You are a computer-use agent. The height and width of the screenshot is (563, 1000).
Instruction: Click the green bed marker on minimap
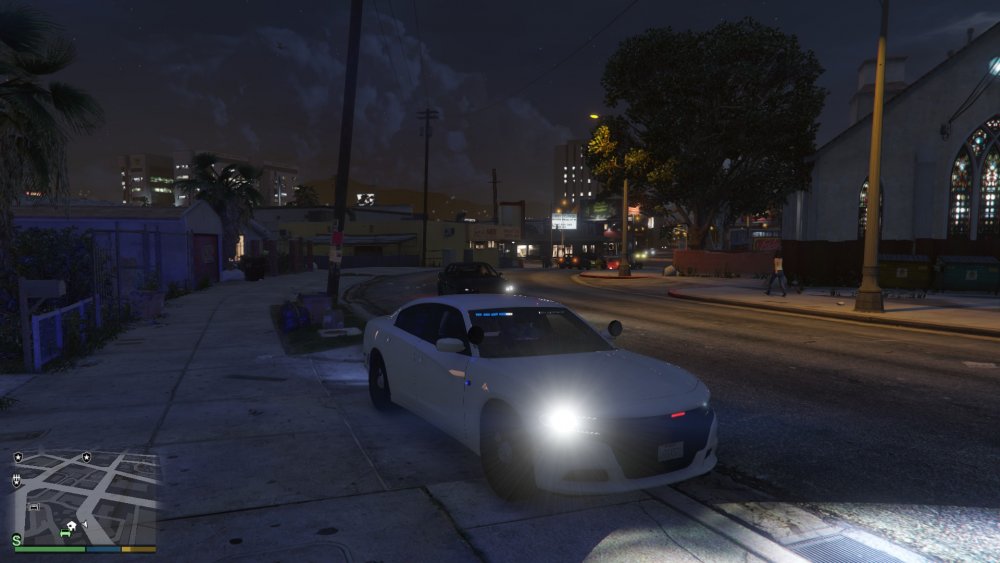pos(64,534)
